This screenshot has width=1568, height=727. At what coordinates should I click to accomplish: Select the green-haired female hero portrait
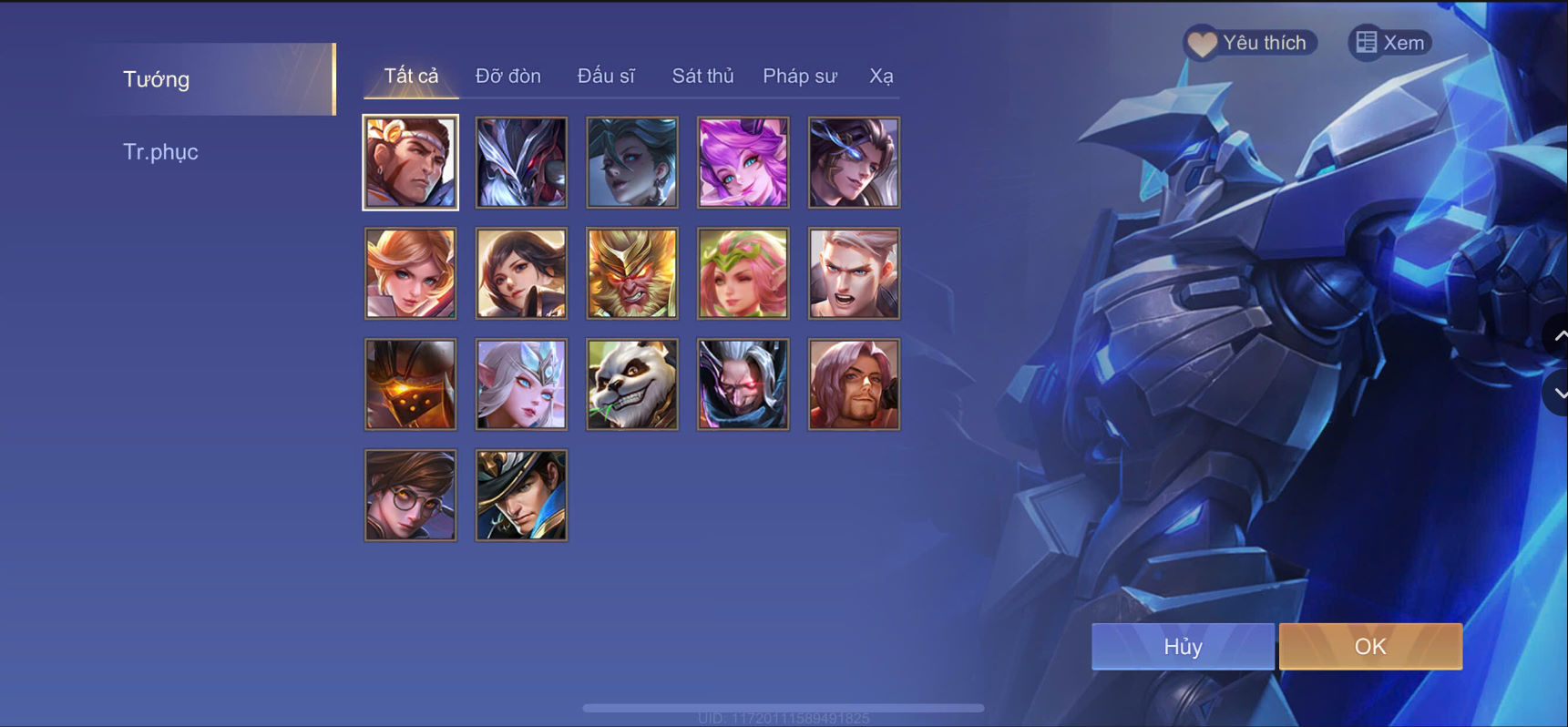coord(631,162)
